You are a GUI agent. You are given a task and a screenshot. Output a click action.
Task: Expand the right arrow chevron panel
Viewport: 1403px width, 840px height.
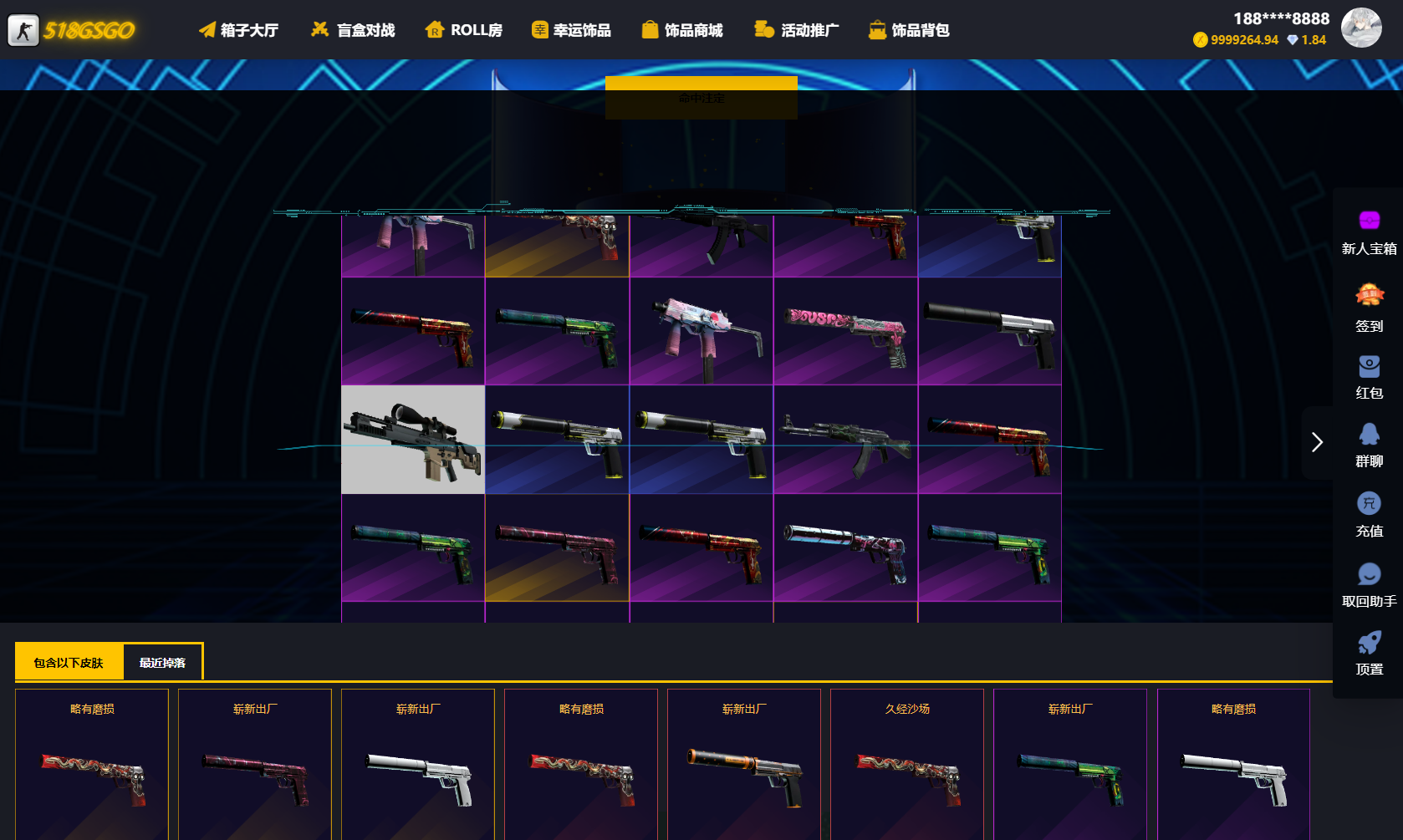point(1318,442)
